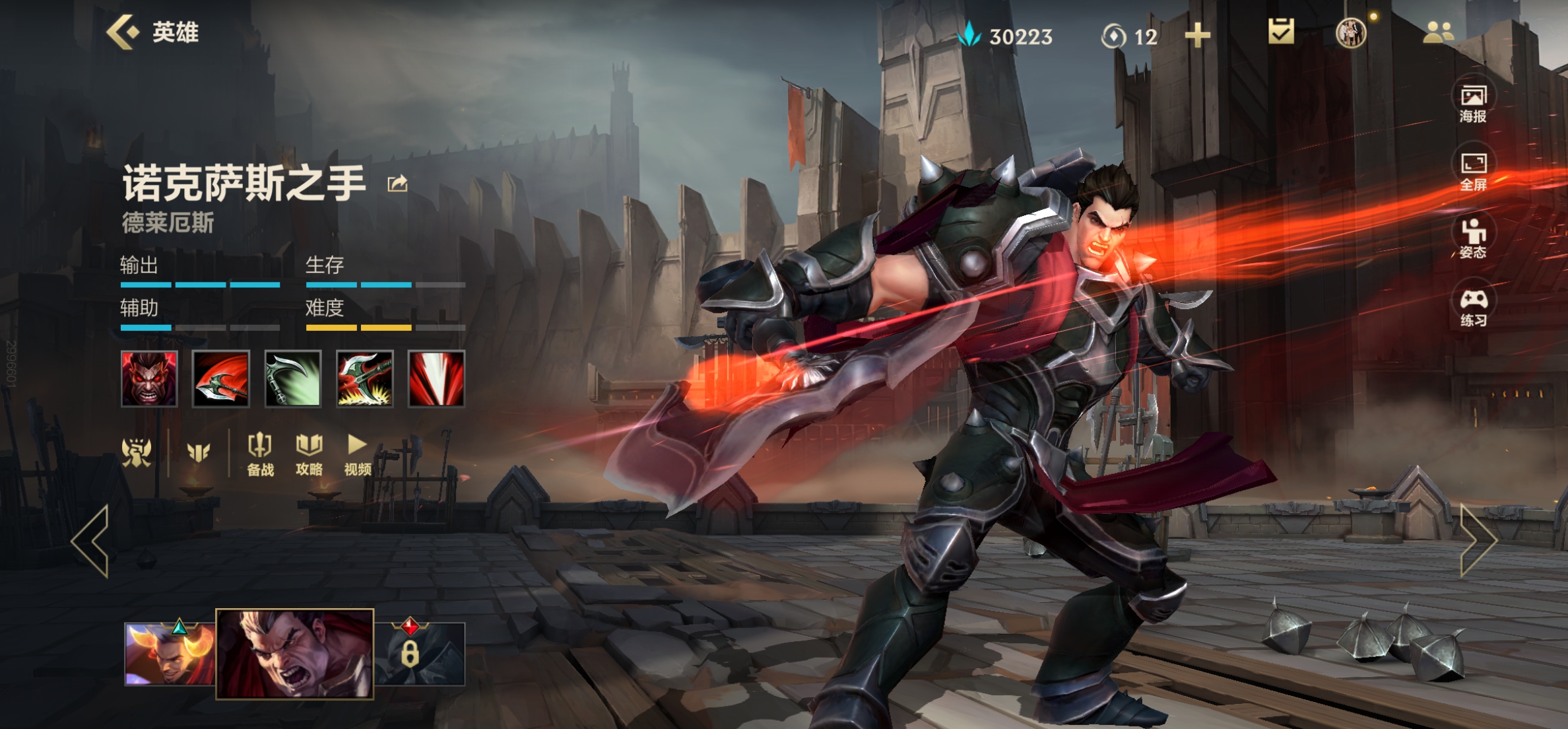
Task: Select the axe pull ability icon
Action: pos(365,379)
